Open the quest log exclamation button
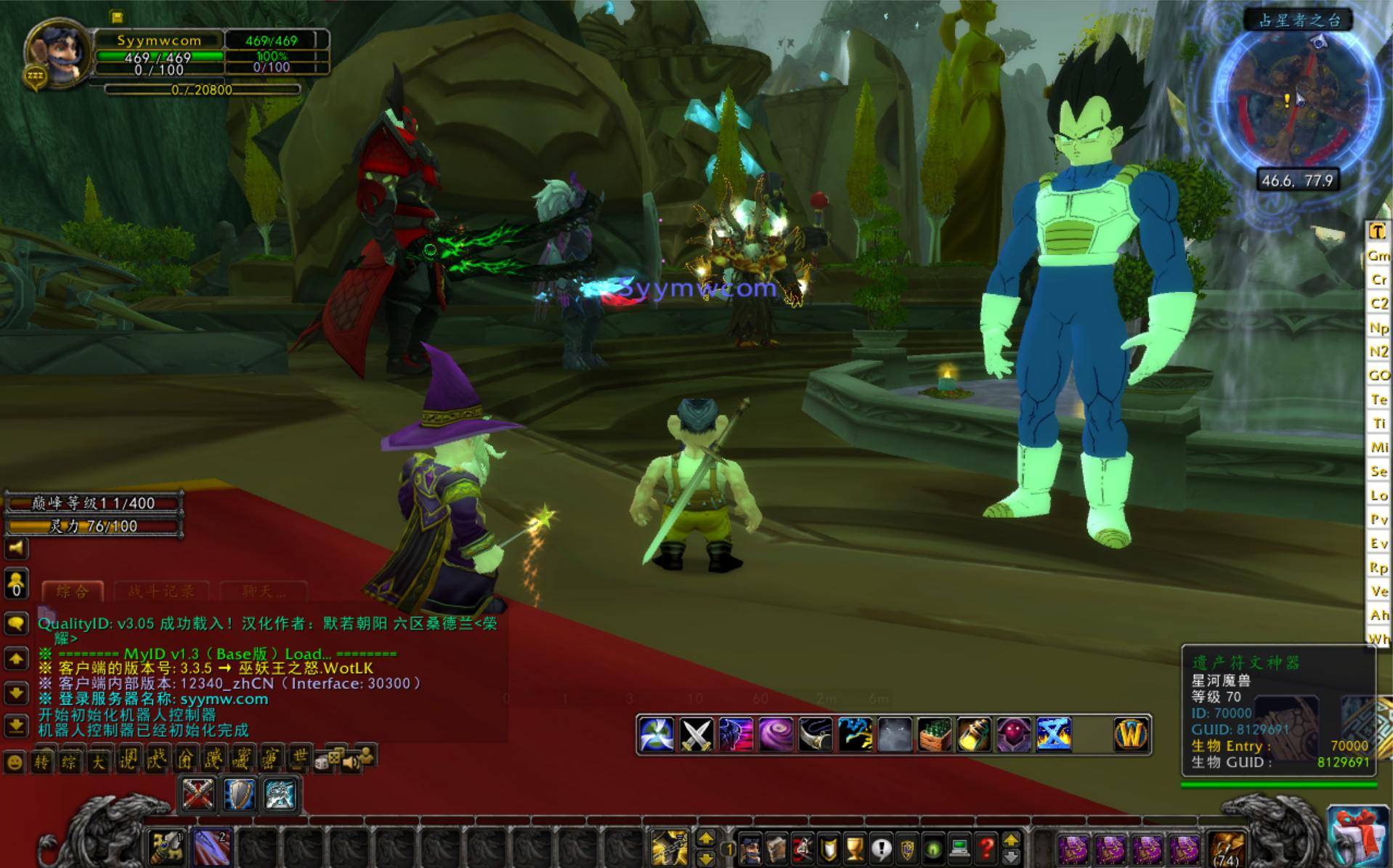 click(x=881, y=848)
